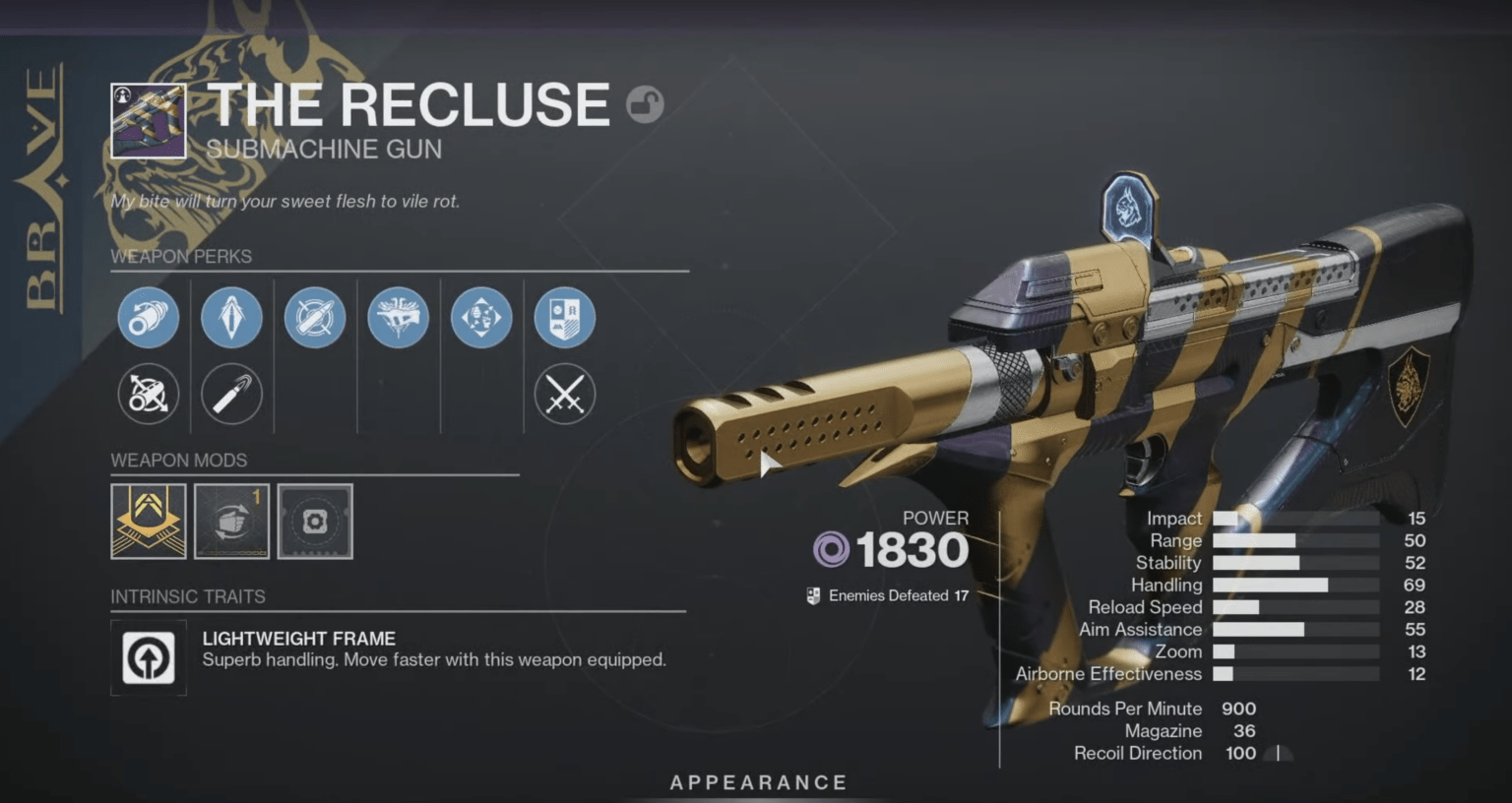This screenshot has width=1512, height=803.
Task: Click the Lightweight Frame intrinsic trait icon
Action: coord(148,658)
